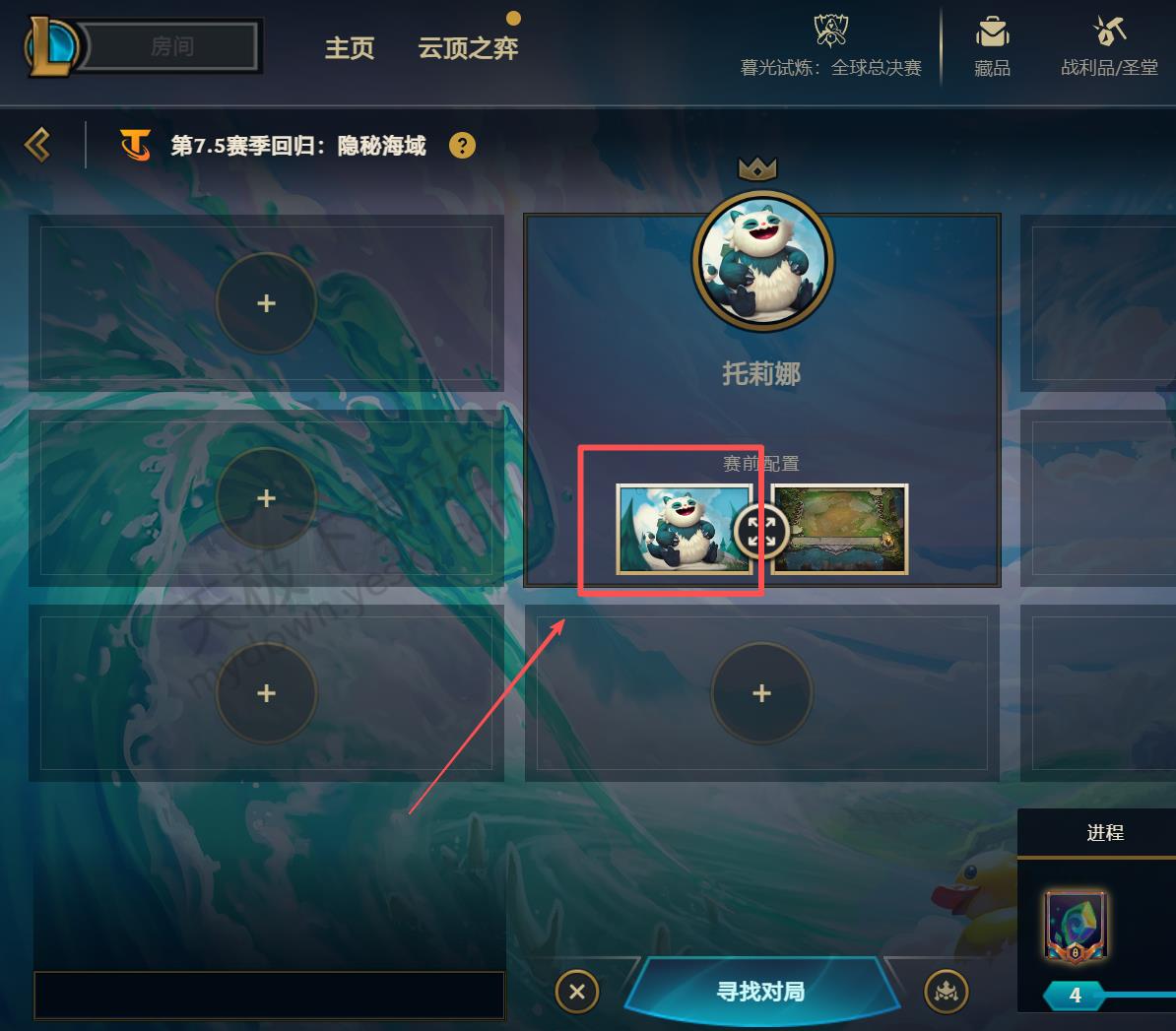The width and height of the screenshot is (1176, 1031).
Task: Show help for 第7.5赛季回归 mode
Action: (x=462, y=146)
